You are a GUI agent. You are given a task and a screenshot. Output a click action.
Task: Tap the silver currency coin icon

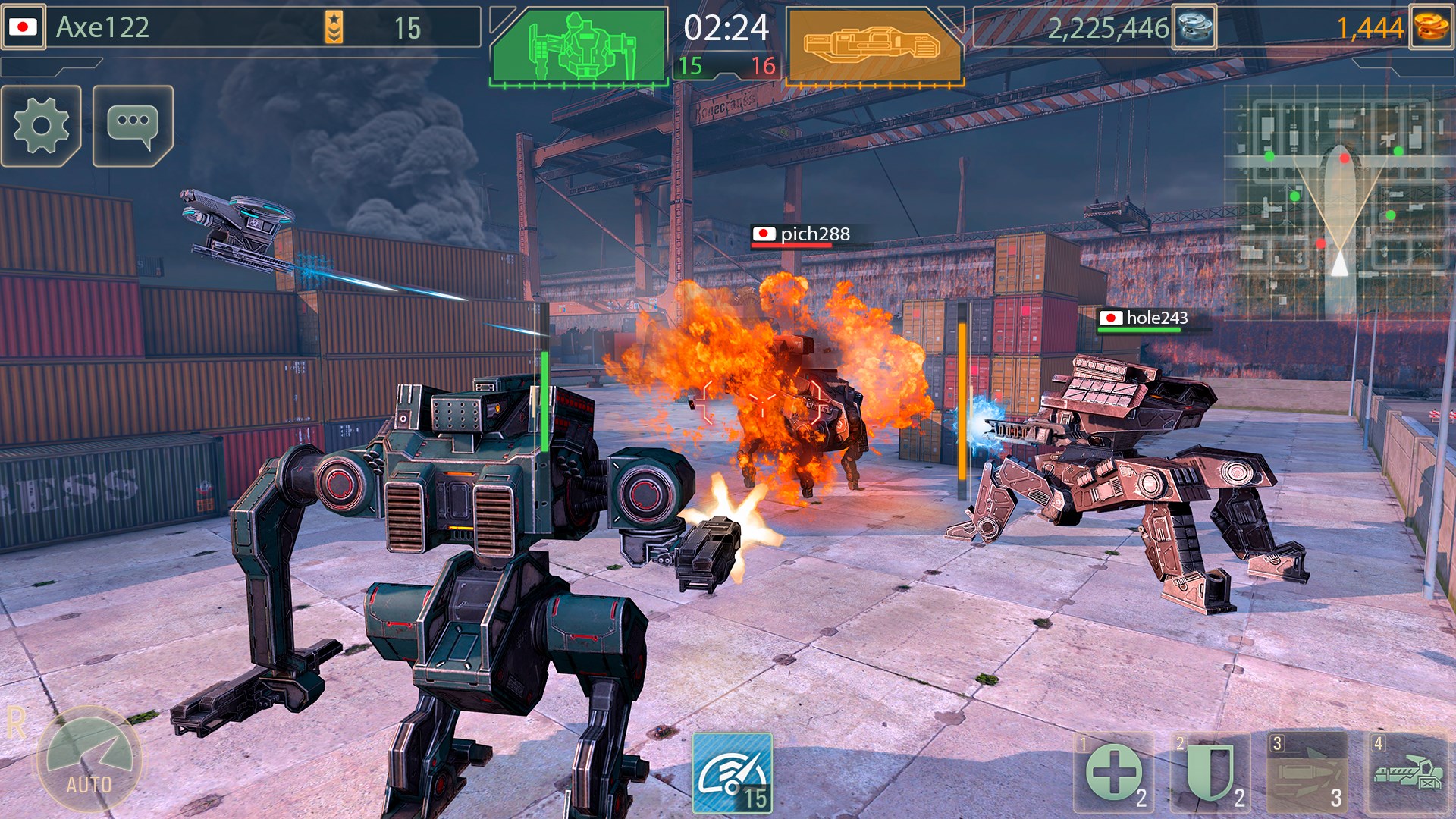(x=1194, y=27)
